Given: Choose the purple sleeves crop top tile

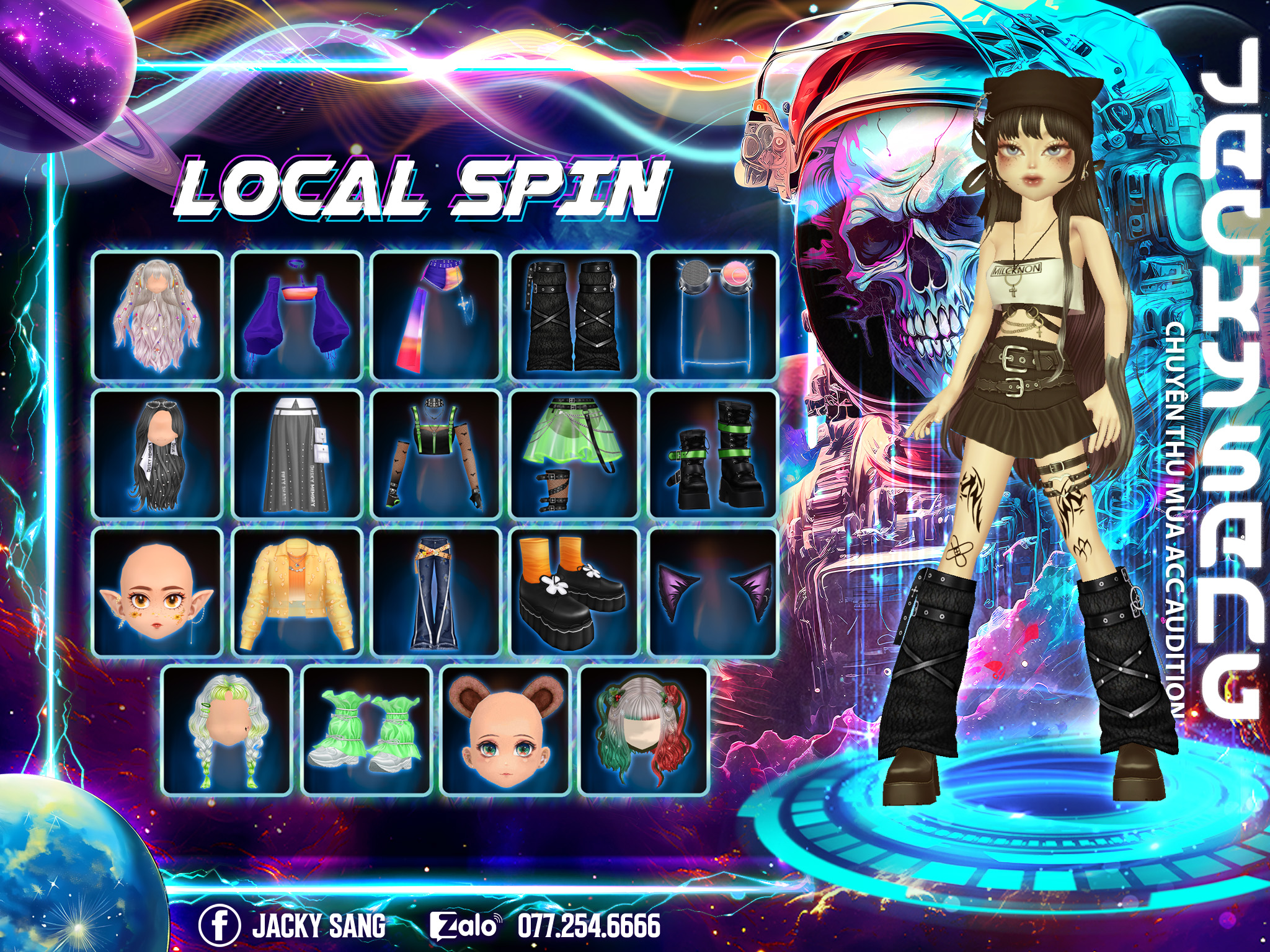Looking at the screenshot, I should point(297,315).
